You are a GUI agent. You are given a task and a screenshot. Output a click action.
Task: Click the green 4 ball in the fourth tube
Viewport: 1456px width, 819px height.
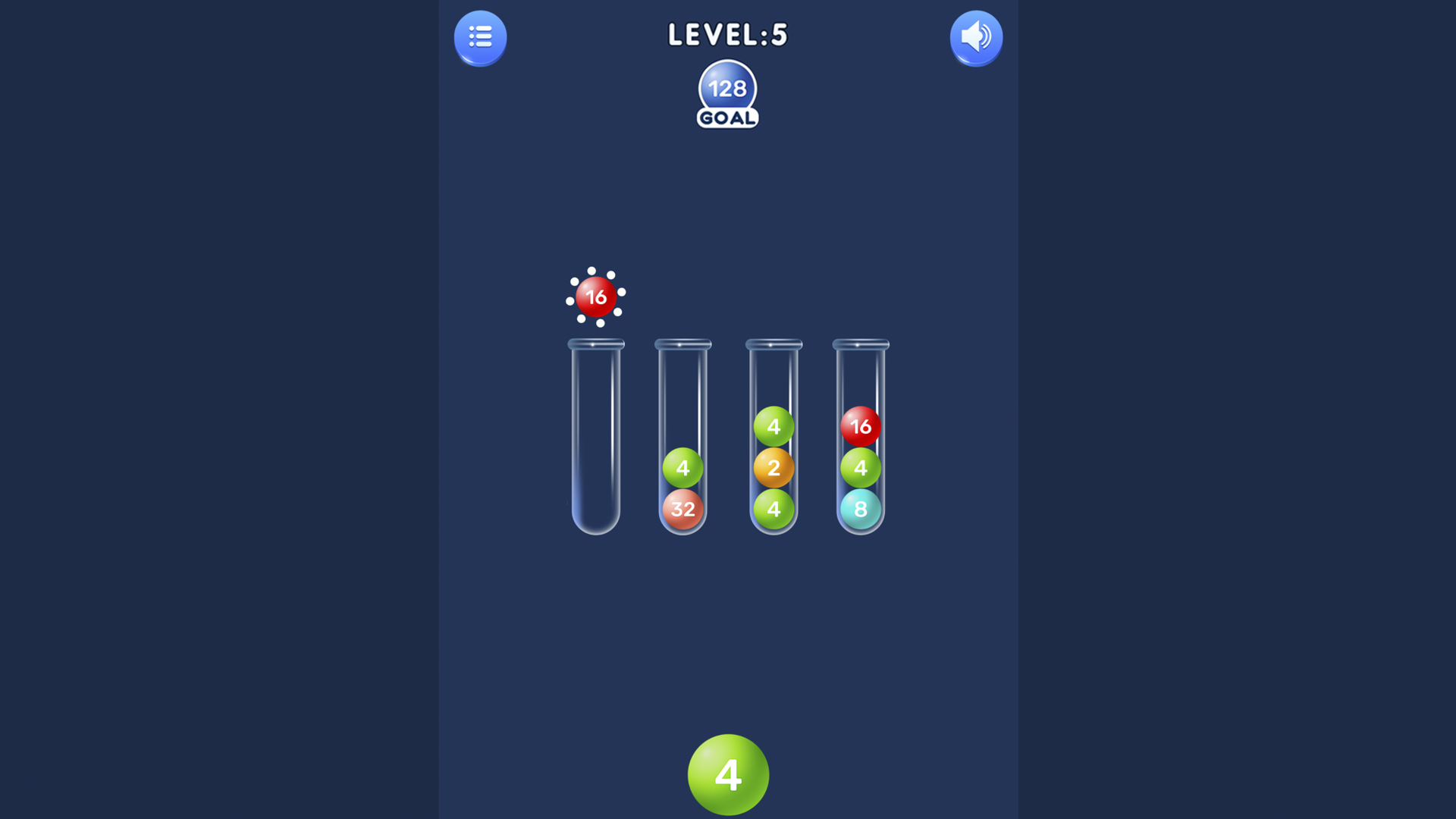pyautogui.click(x=861, y=468)
